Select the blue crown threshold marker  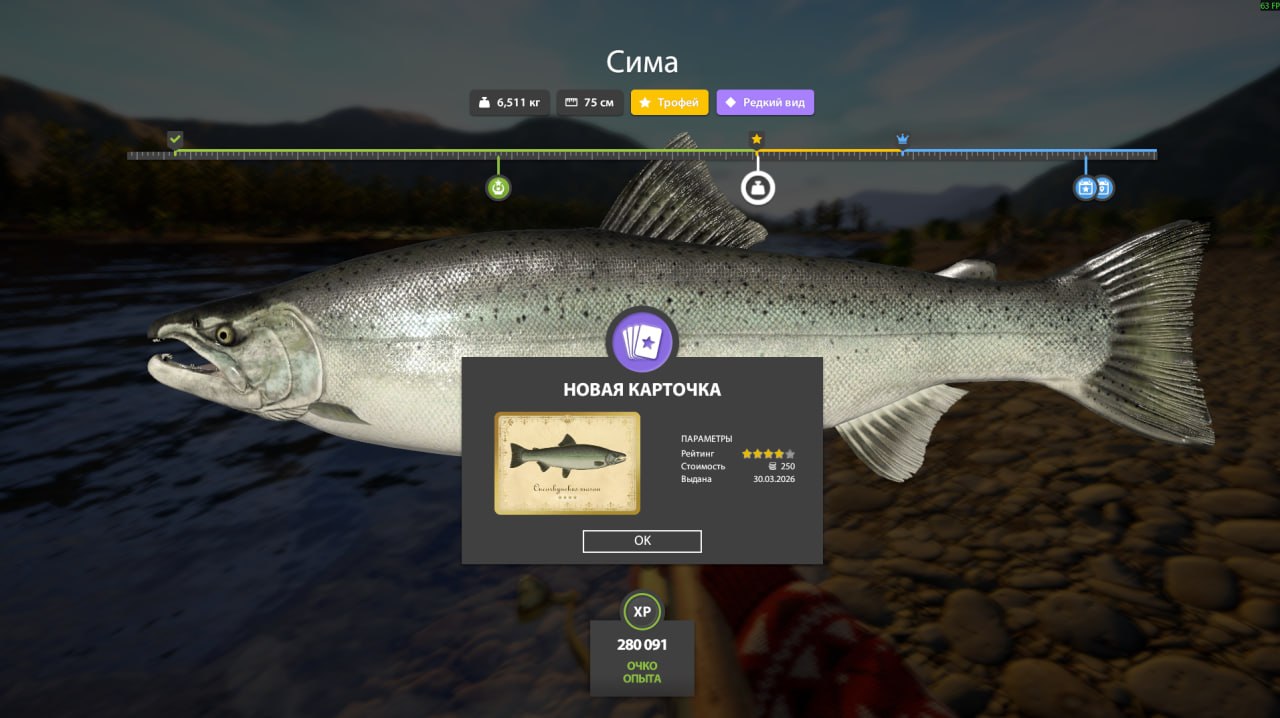point(902,139)
